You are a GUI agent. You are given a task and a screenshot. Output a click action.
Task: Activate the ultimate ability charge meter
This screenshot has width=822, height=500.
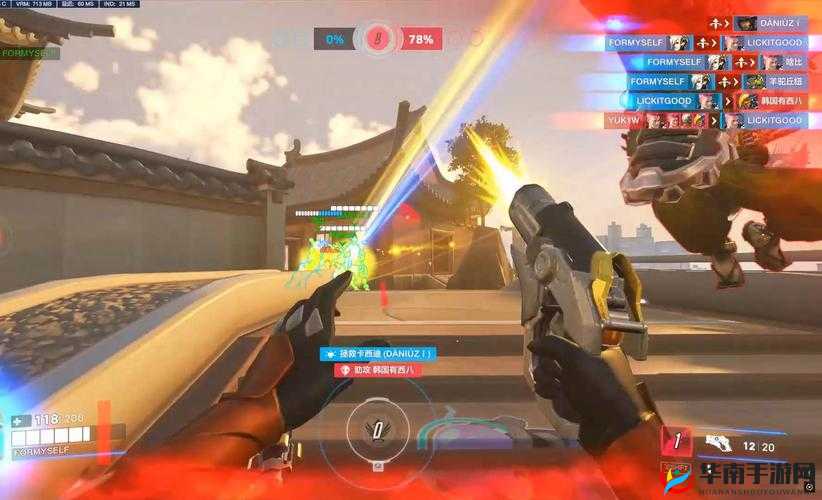pyautogui.click(x=377, y=430)
